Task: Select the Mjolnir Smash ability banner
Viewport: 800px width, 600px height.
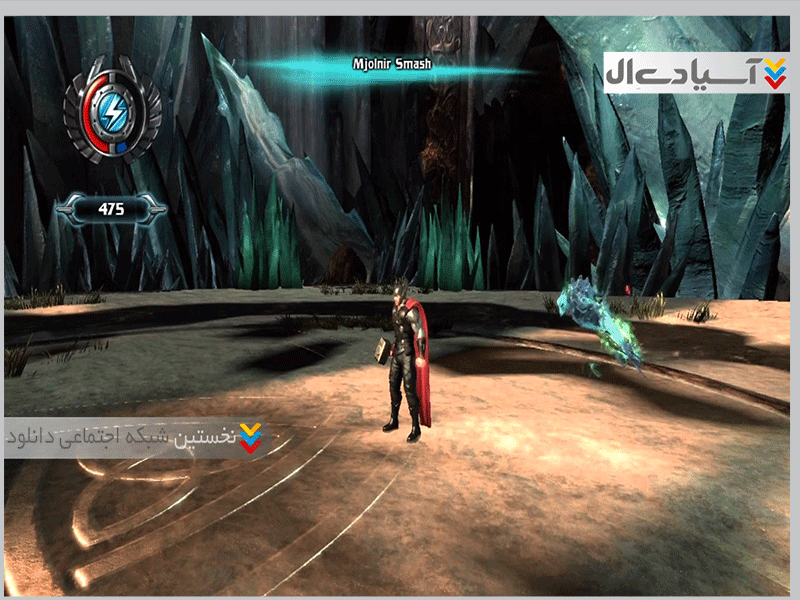Action: [391, 65]
